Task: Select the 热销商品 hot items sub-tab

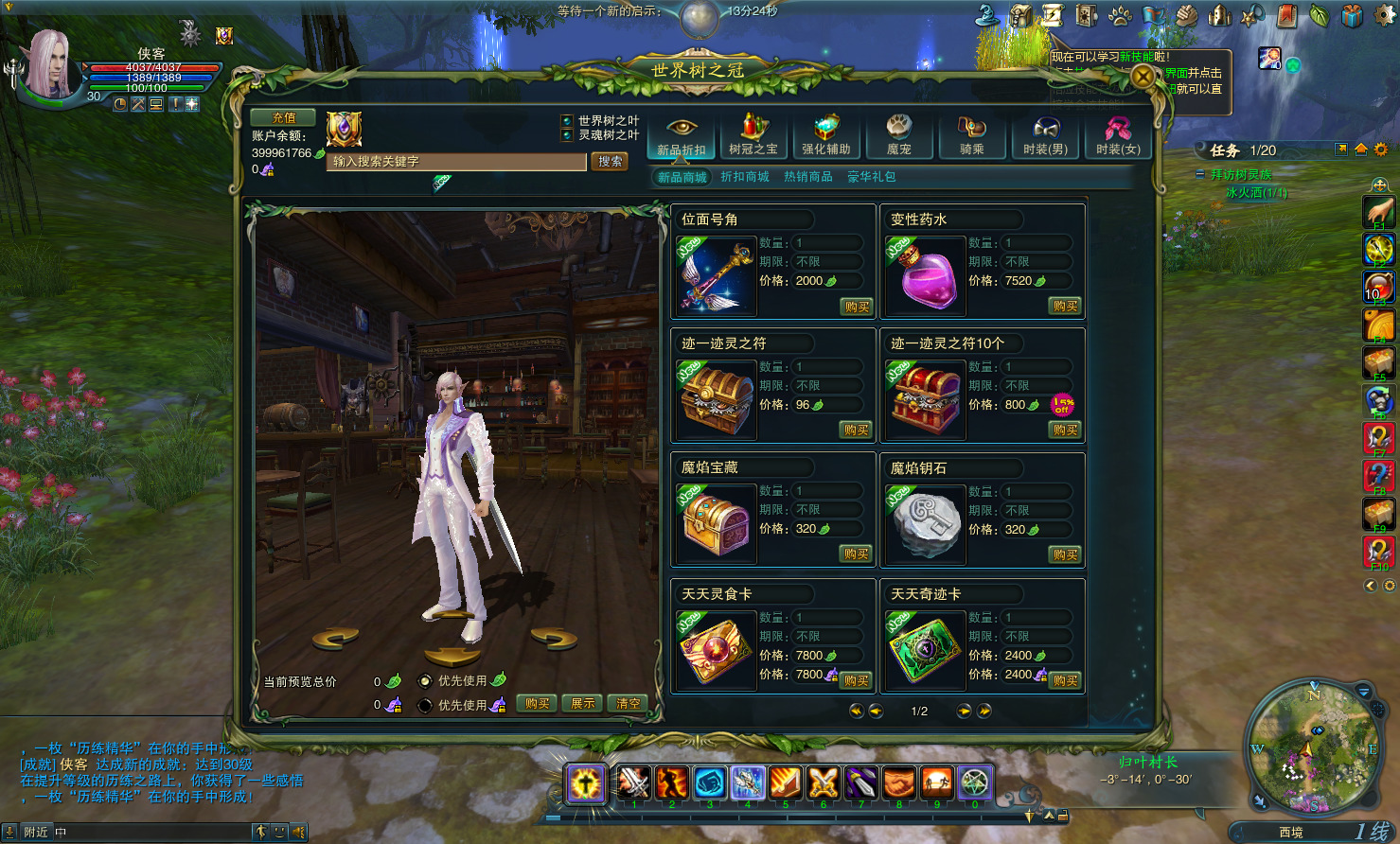Action: click(807, 177)
